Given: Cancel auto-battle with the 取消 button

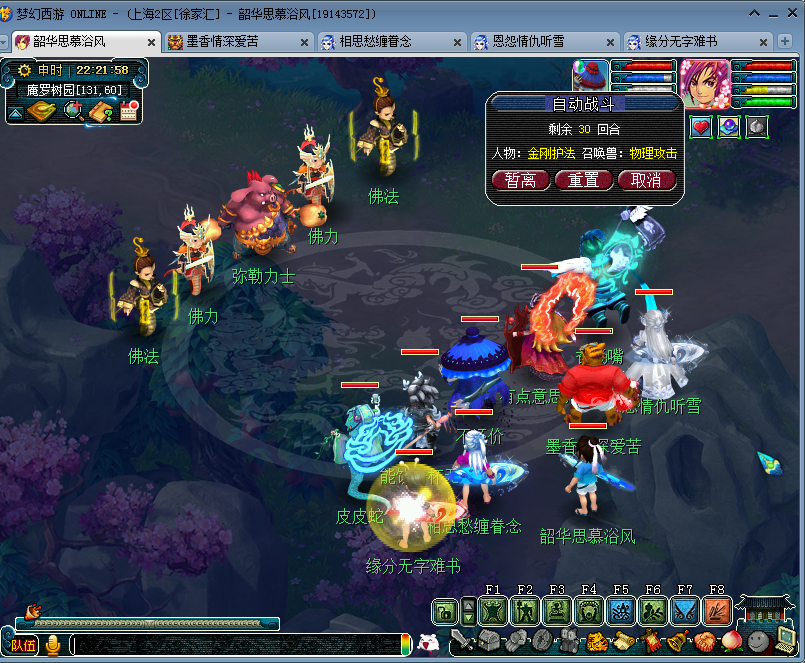Looking at the screenshot, I should [x=646, y=180].
